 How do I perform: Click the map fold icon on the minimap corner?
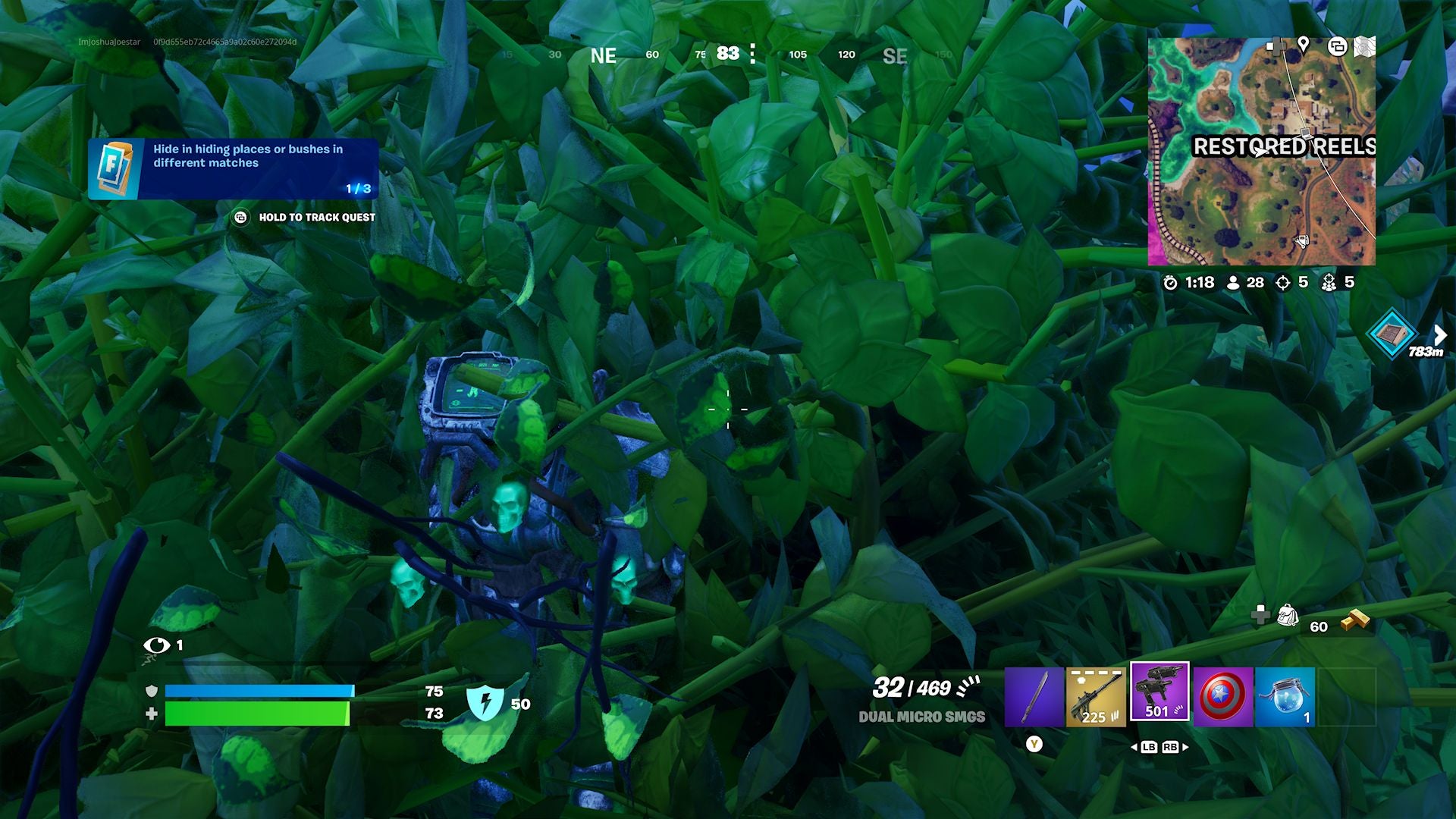pos(1365,47)
